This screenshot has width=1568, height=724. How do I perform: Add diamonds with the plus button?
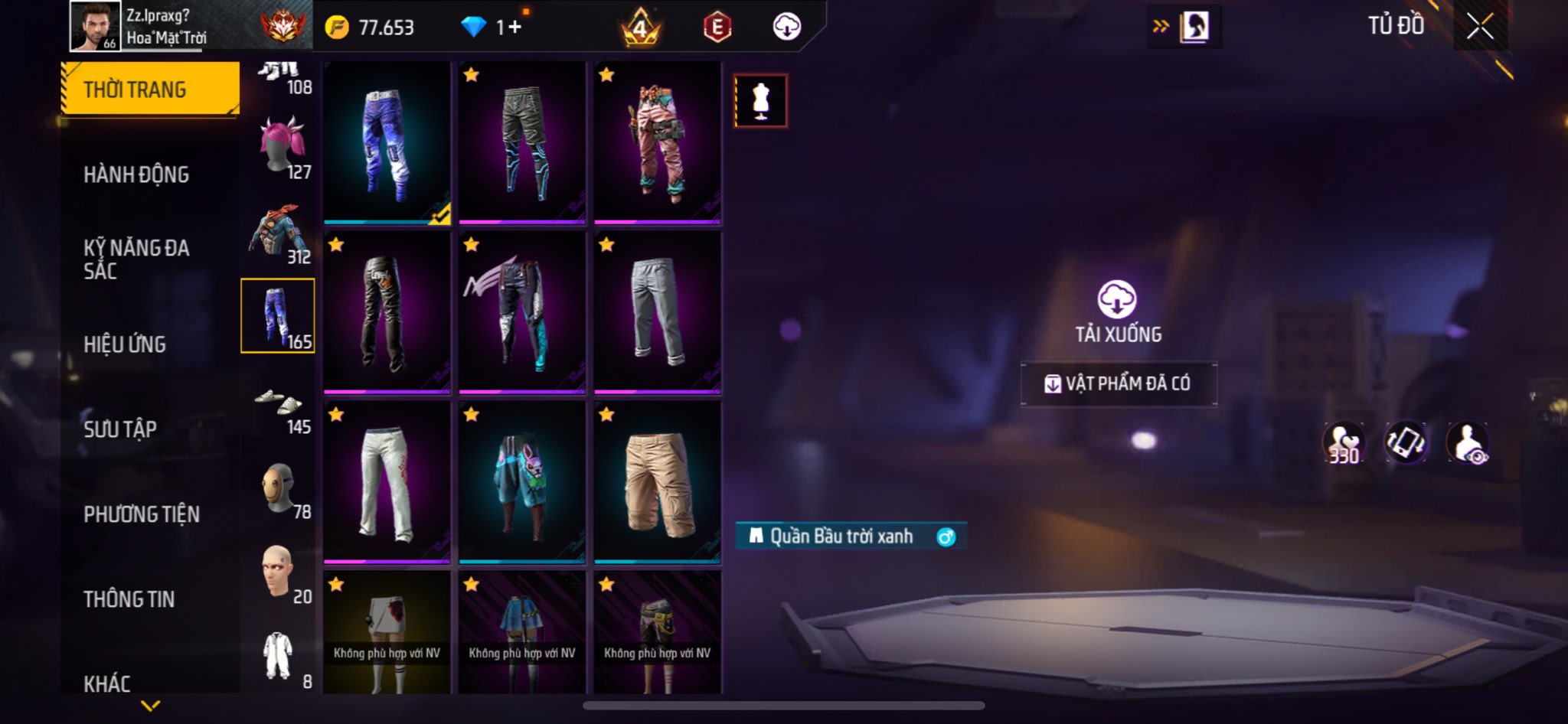click(x=514, y=28)
